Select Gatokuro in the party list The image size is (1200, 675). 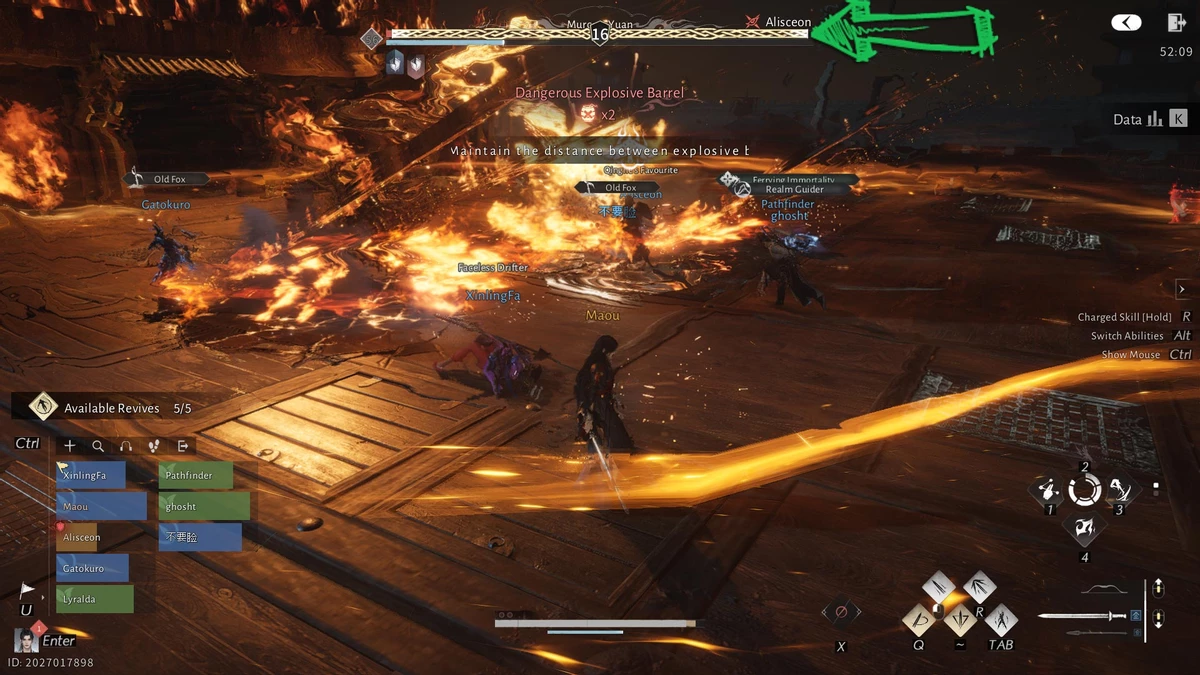tap(92, 568)
